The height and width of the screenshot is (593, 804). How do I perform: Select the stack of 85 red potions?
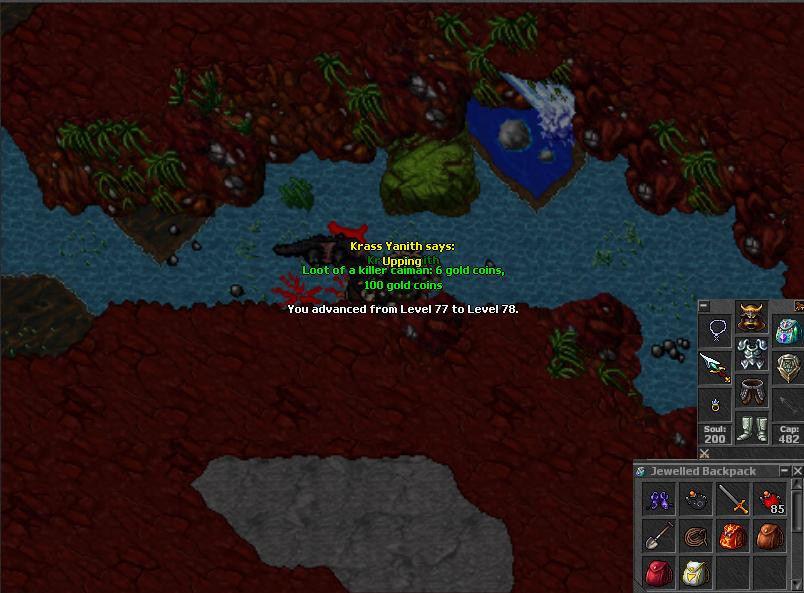click(770, 498)
